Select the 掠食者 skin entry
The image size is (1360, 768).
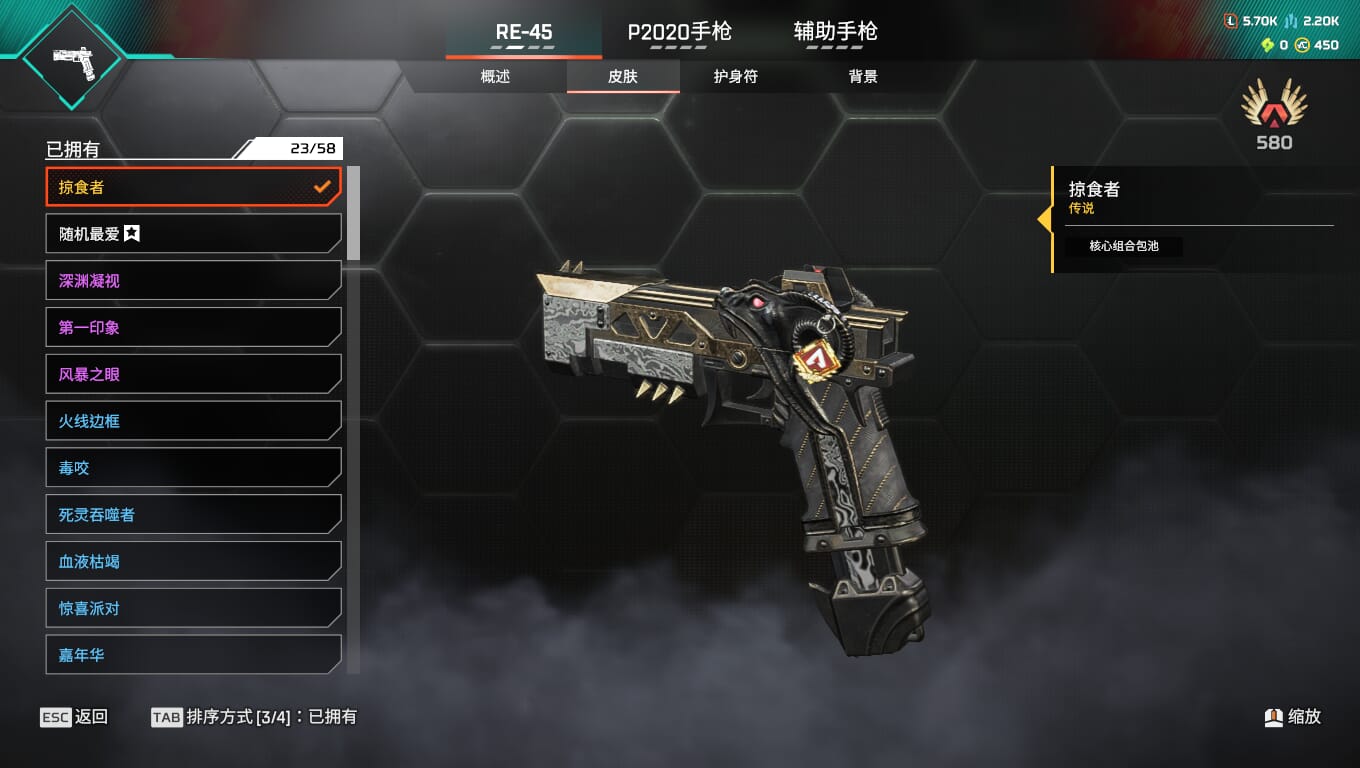point(193,187)
